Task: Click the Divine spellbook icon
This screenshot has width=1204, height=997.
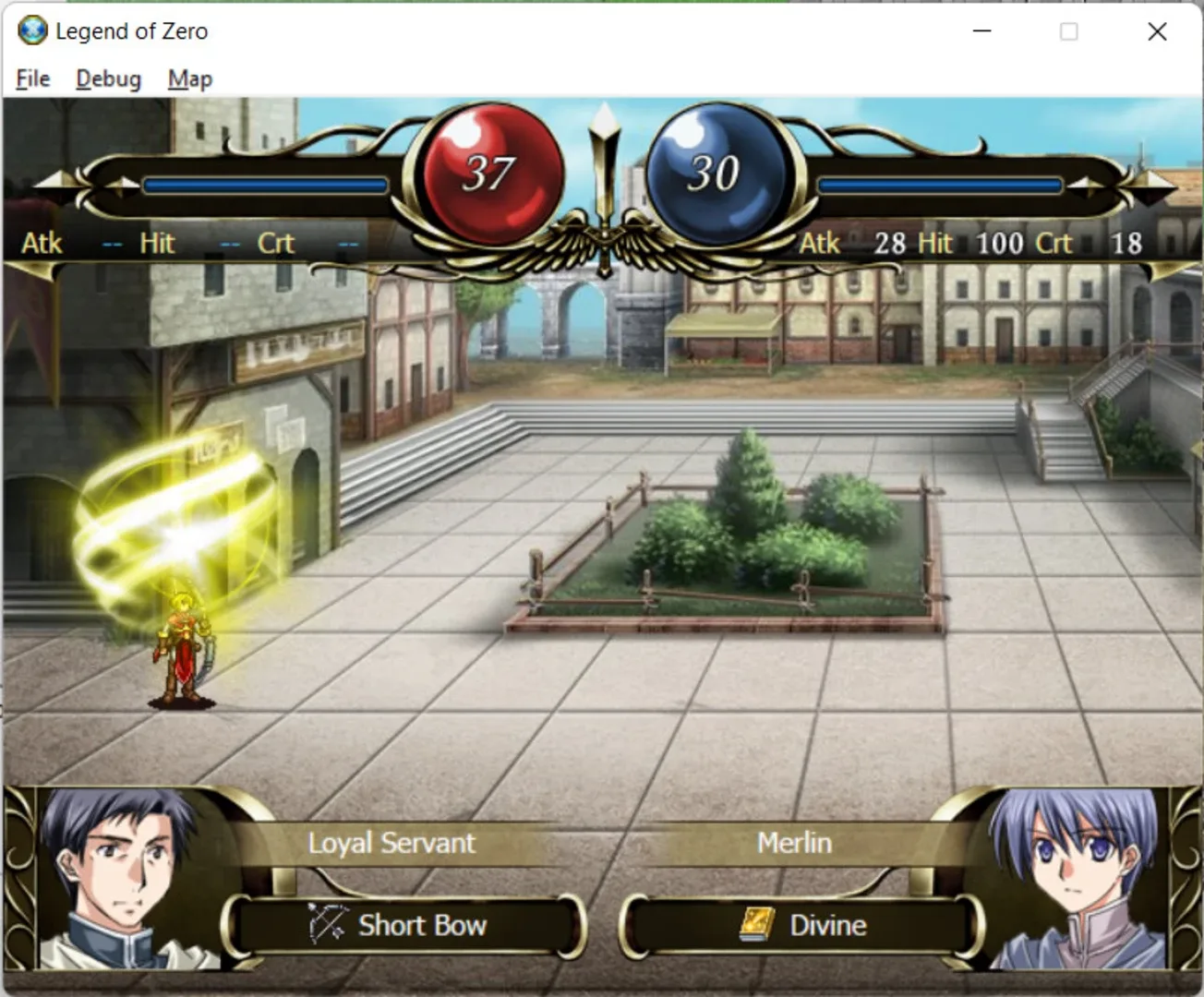Action: coord(755,923)
